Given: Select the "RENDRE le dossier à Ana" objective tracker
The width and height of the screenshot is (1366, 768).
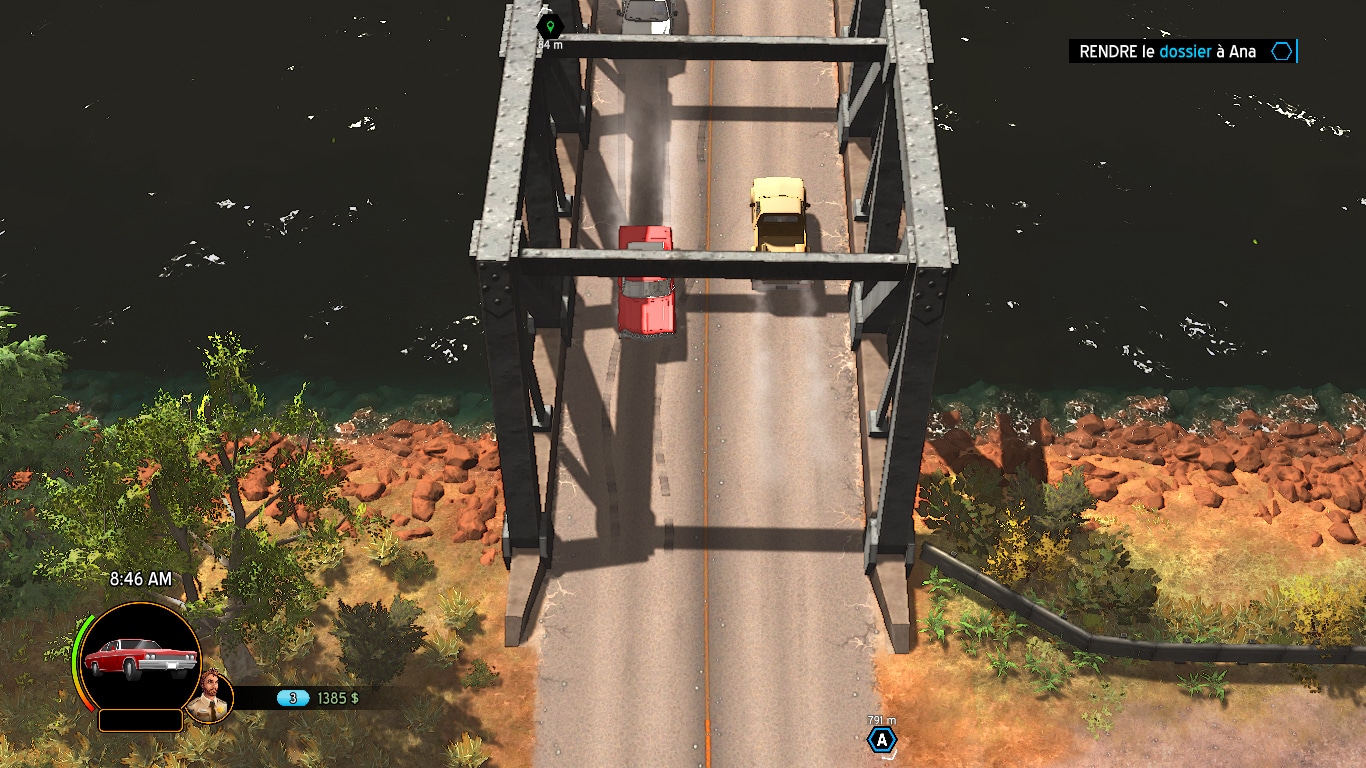Looking at the screenshot, I should (1181, 52).
